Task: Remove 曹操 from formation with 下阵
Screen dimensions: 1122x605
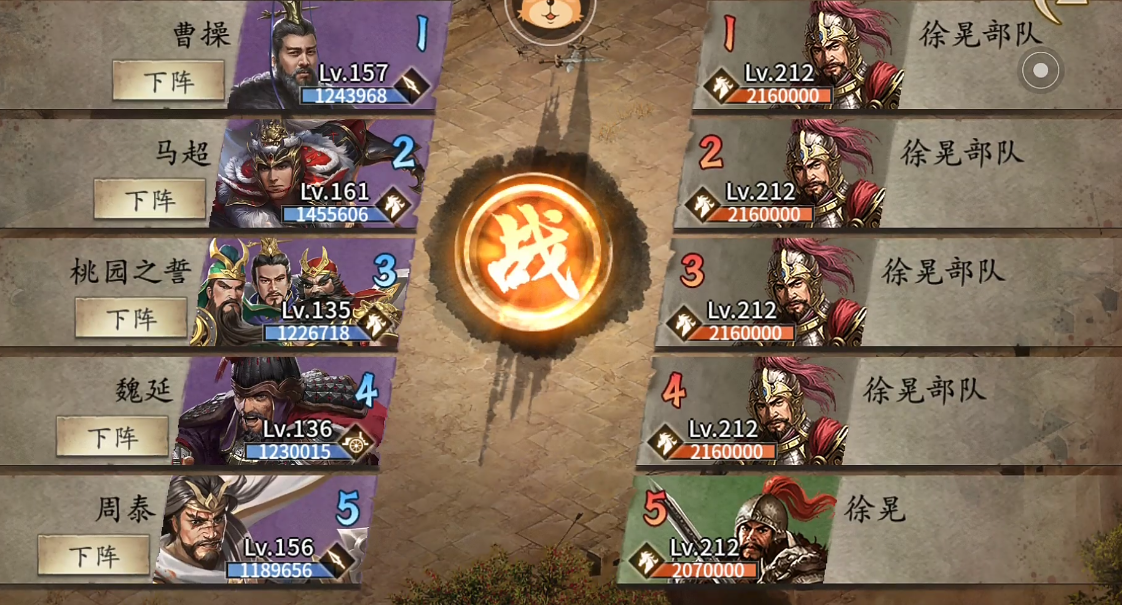Action: [x=168, y=81]
